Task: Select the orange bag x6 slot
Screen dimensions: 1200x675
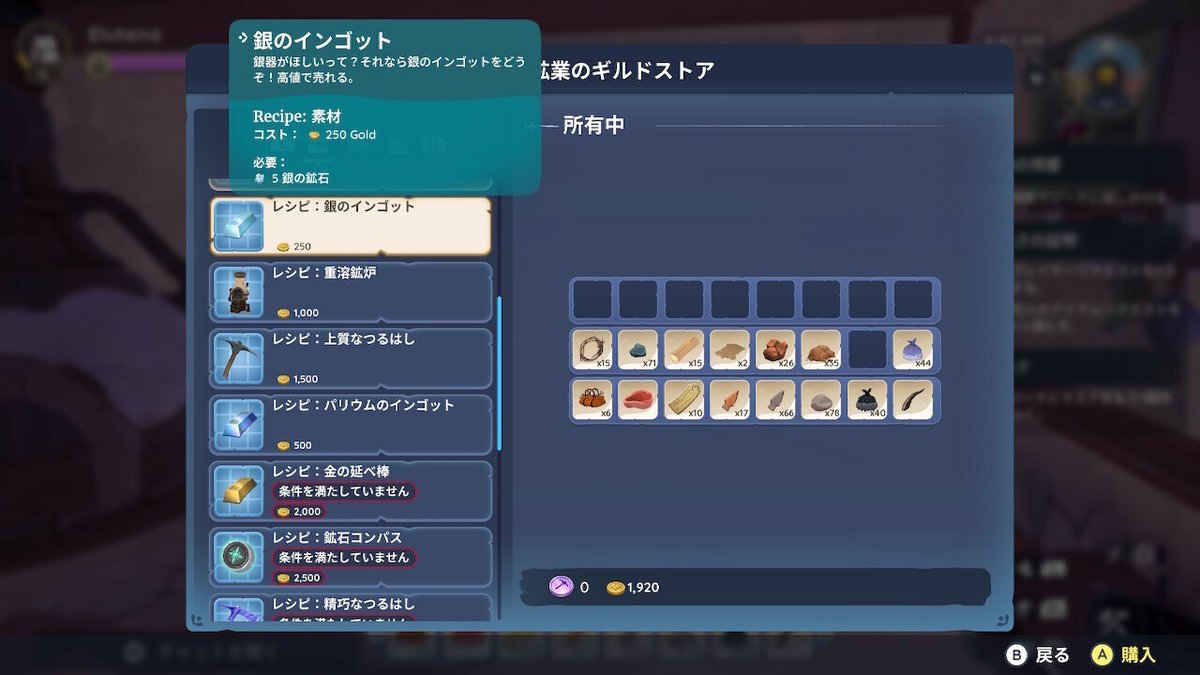Action: 592,400
